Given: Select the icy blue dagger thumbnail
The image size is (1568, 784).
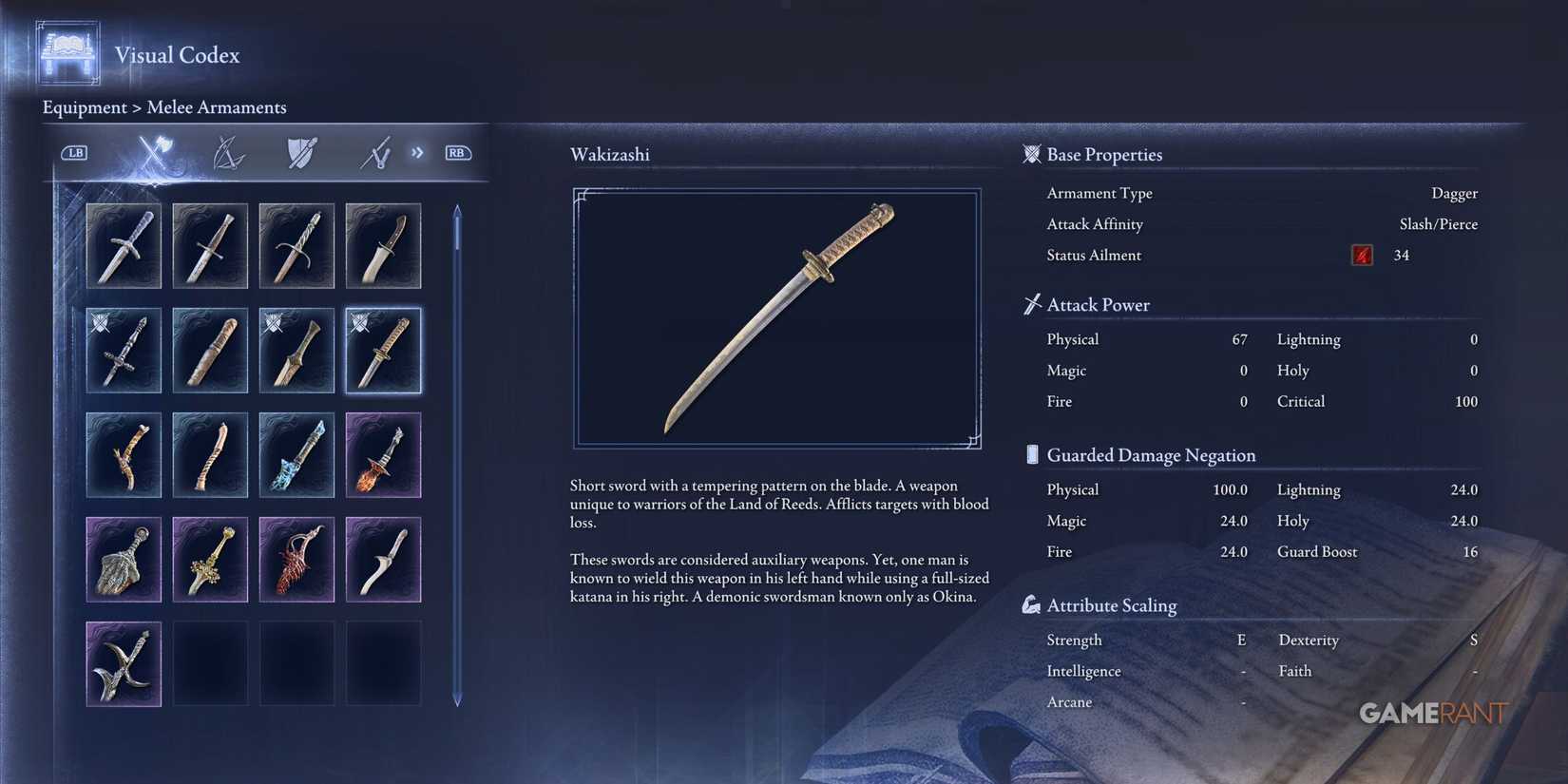Looking at the screenshot, I should tap(296, 455).
